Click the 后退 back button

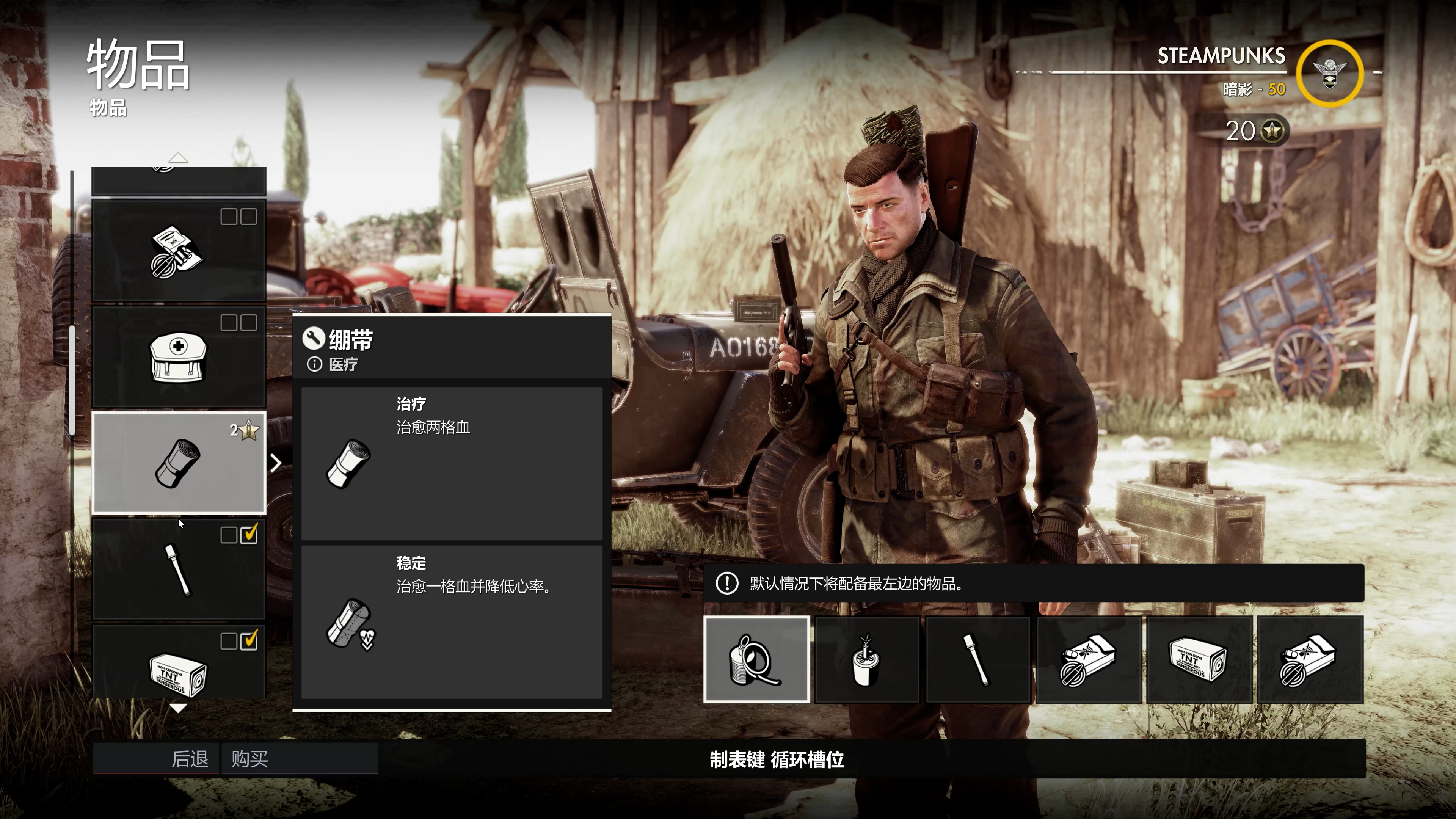tap(156, 758)
